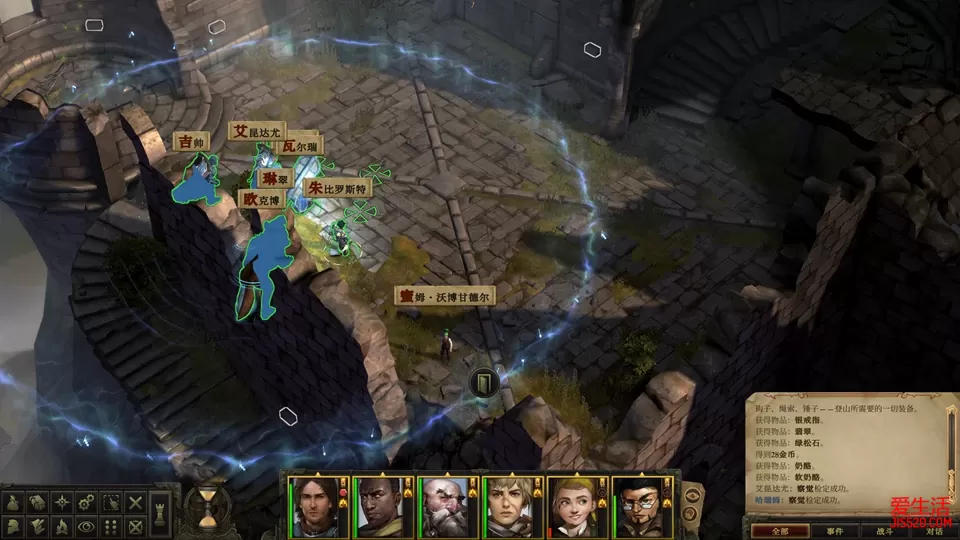960x540 pixels.
Task: Click the door exit marker icon
Action: point(484,381)
